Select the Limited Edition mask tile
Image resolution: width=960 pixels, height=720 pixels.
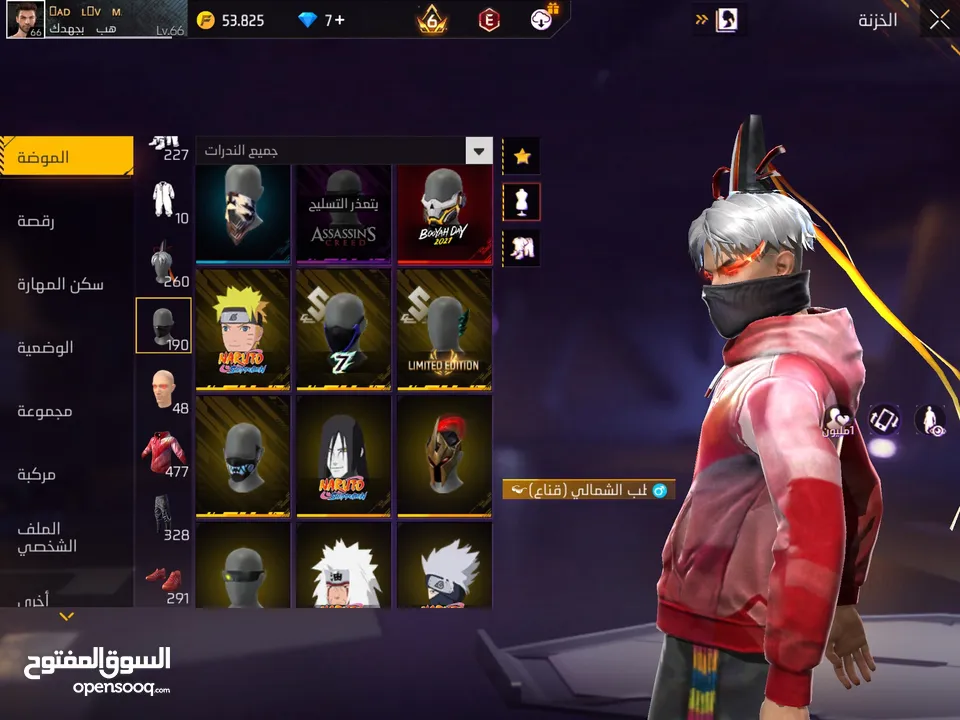pyautogui.click(x=444, y=329)
